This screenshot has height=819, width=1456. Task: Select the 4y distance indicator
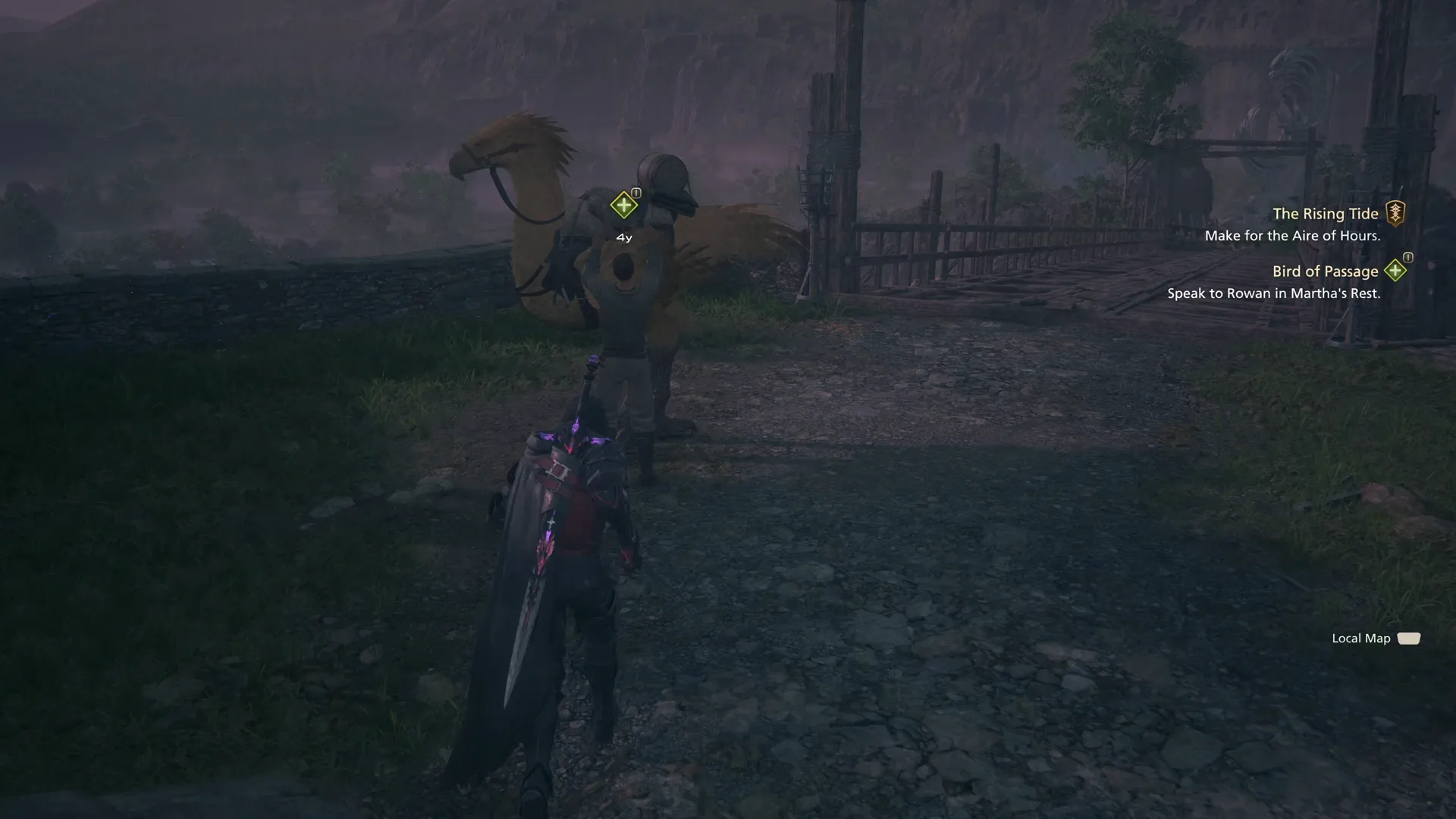point(623,237)
